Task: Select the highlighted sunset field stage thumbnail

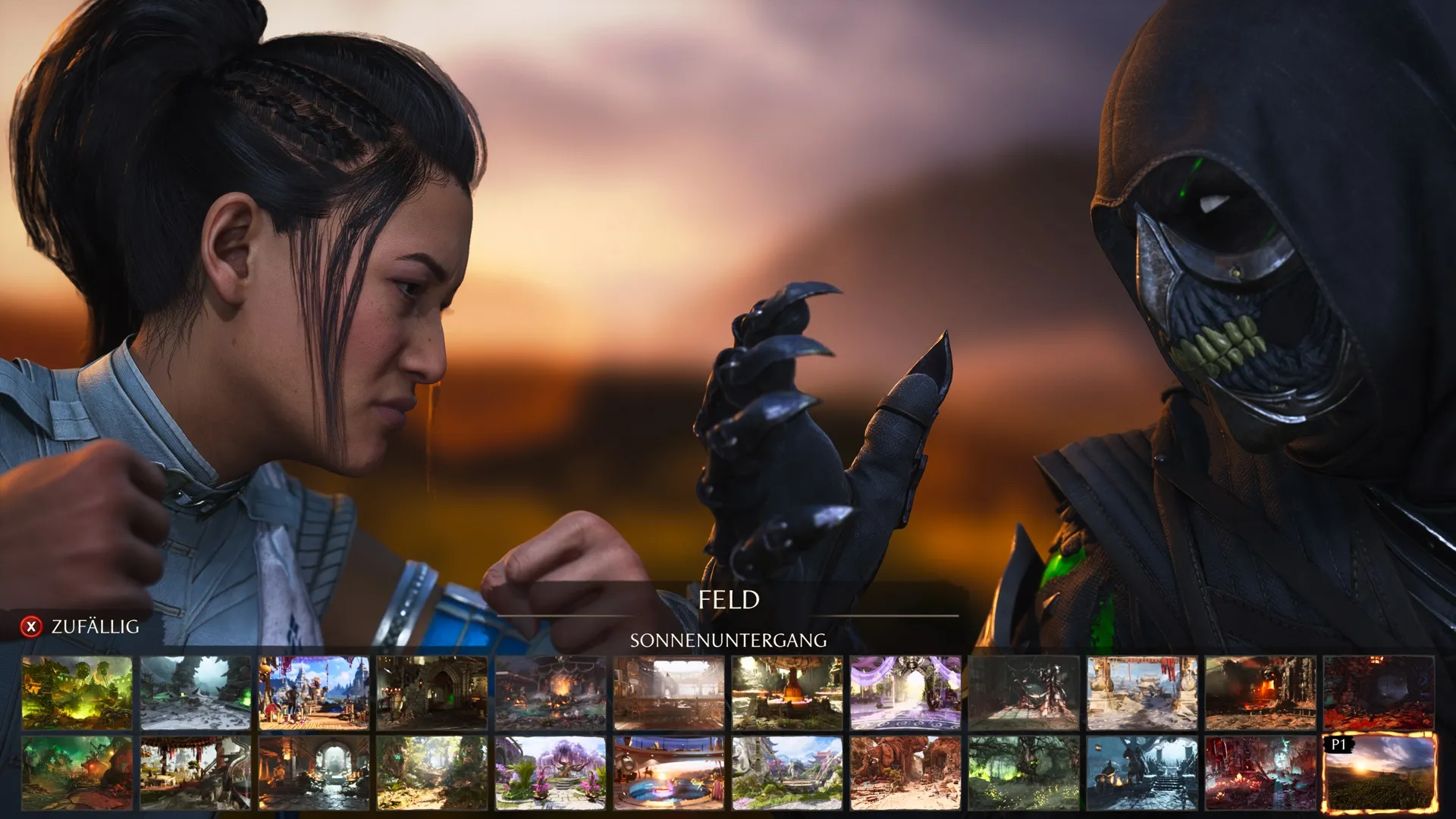Action: (x=1379, y=773)
